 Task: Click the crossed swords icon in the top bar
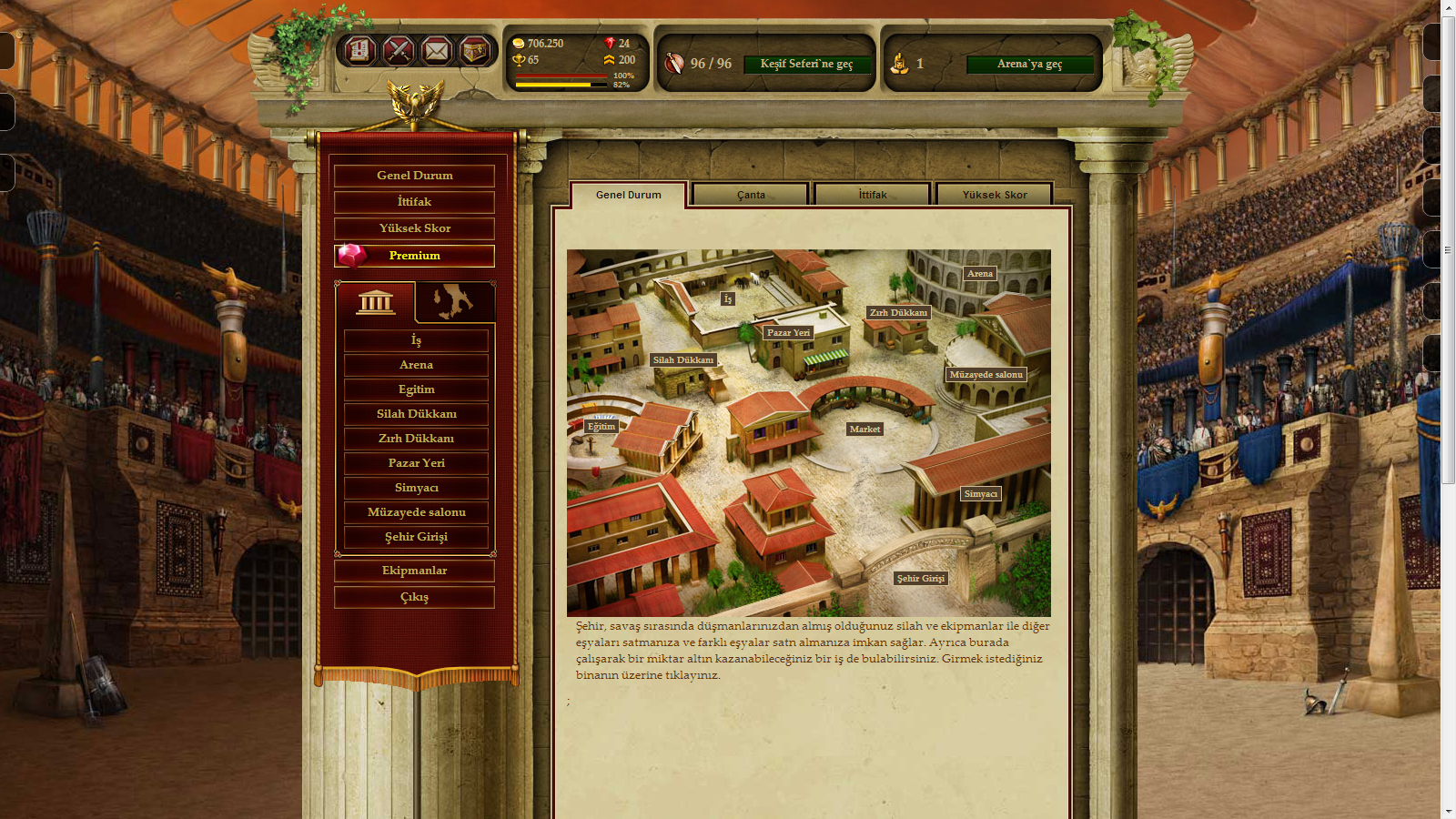point(399,51)
